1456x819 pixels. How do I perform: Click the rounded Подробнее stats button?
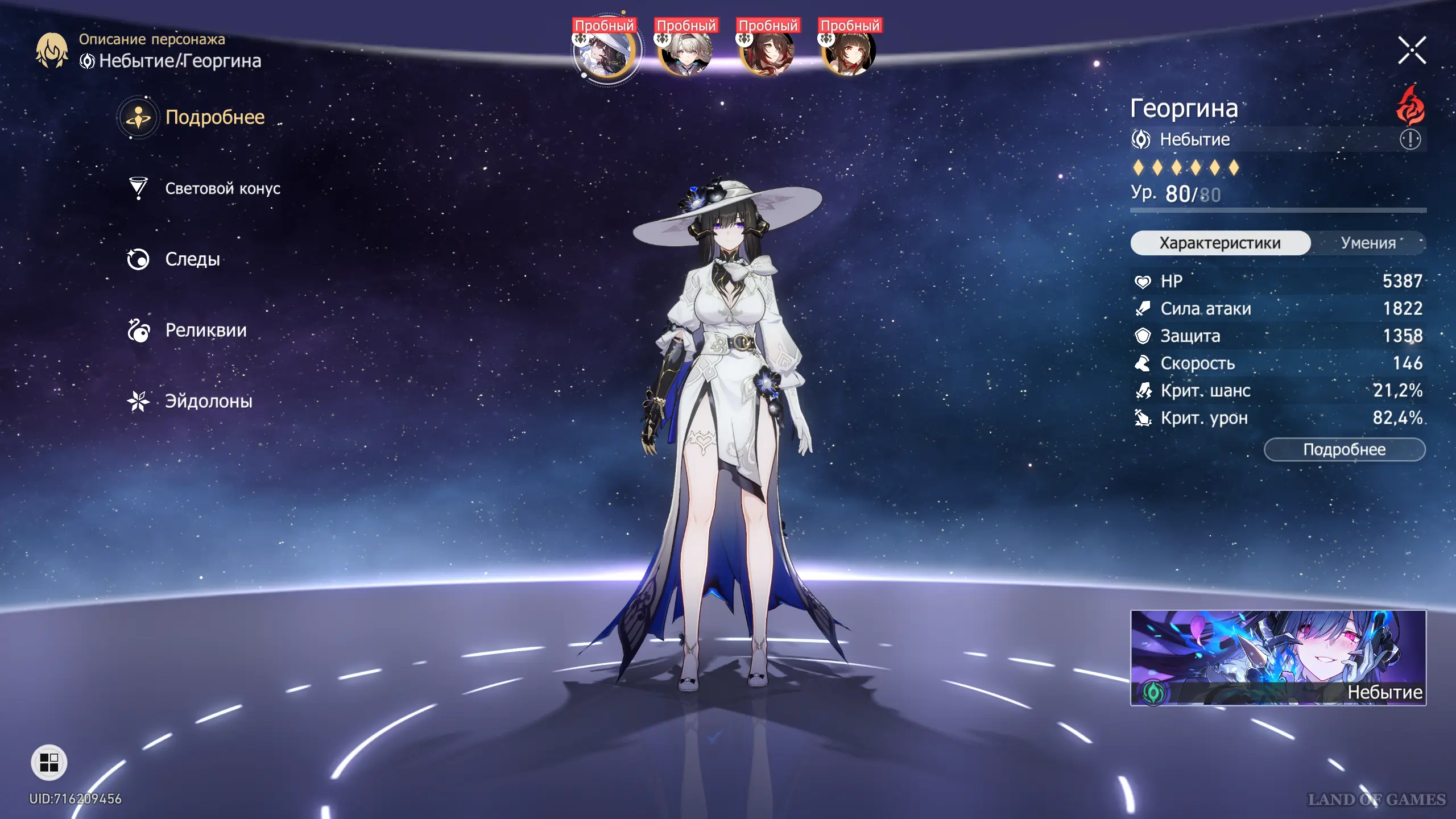coord(1344,450)
